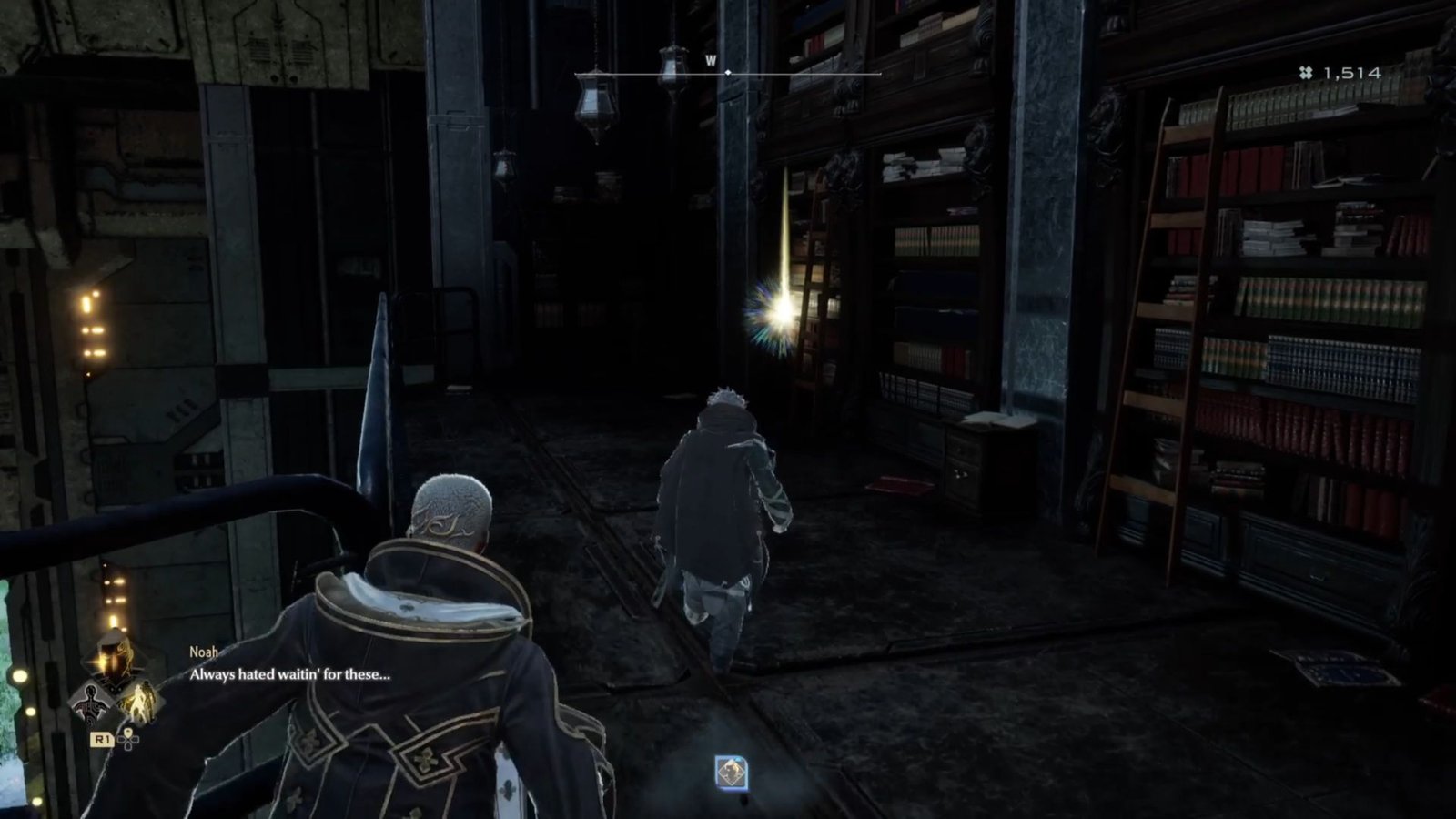Click the glowing character ability icon beside the portrait
1456x819 pixels.
coord(140,701)
